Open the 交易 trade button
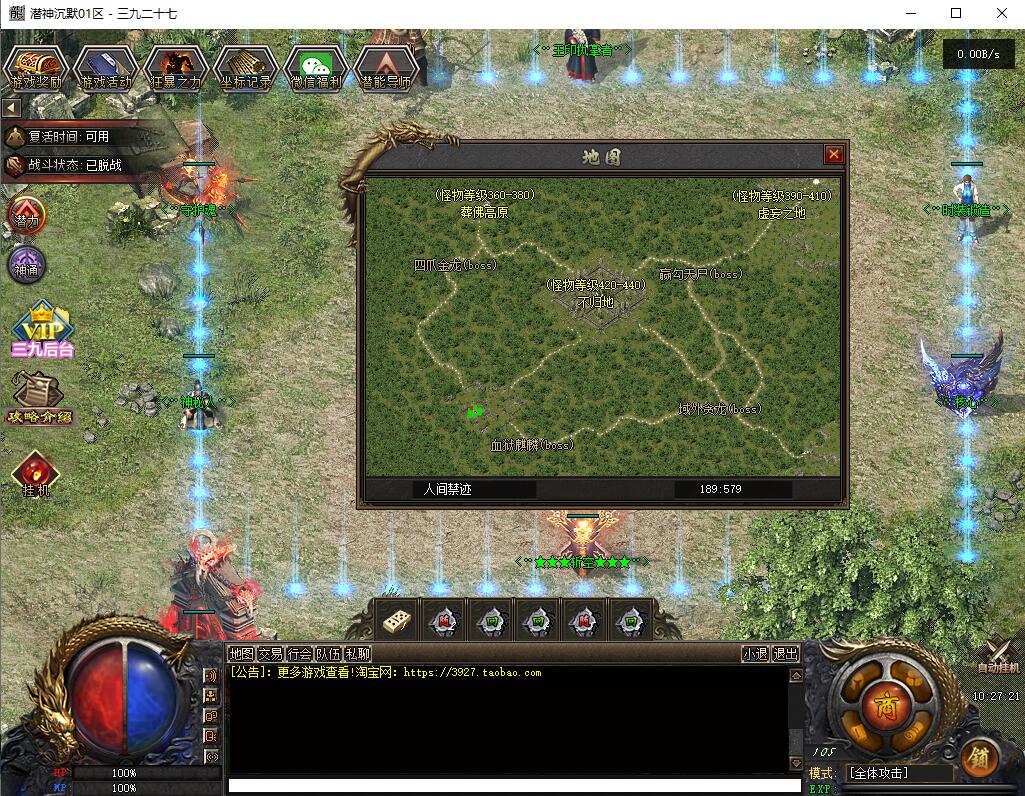Screen dimensions: 1025x796 pyautogui.click(x=270, y=654)
